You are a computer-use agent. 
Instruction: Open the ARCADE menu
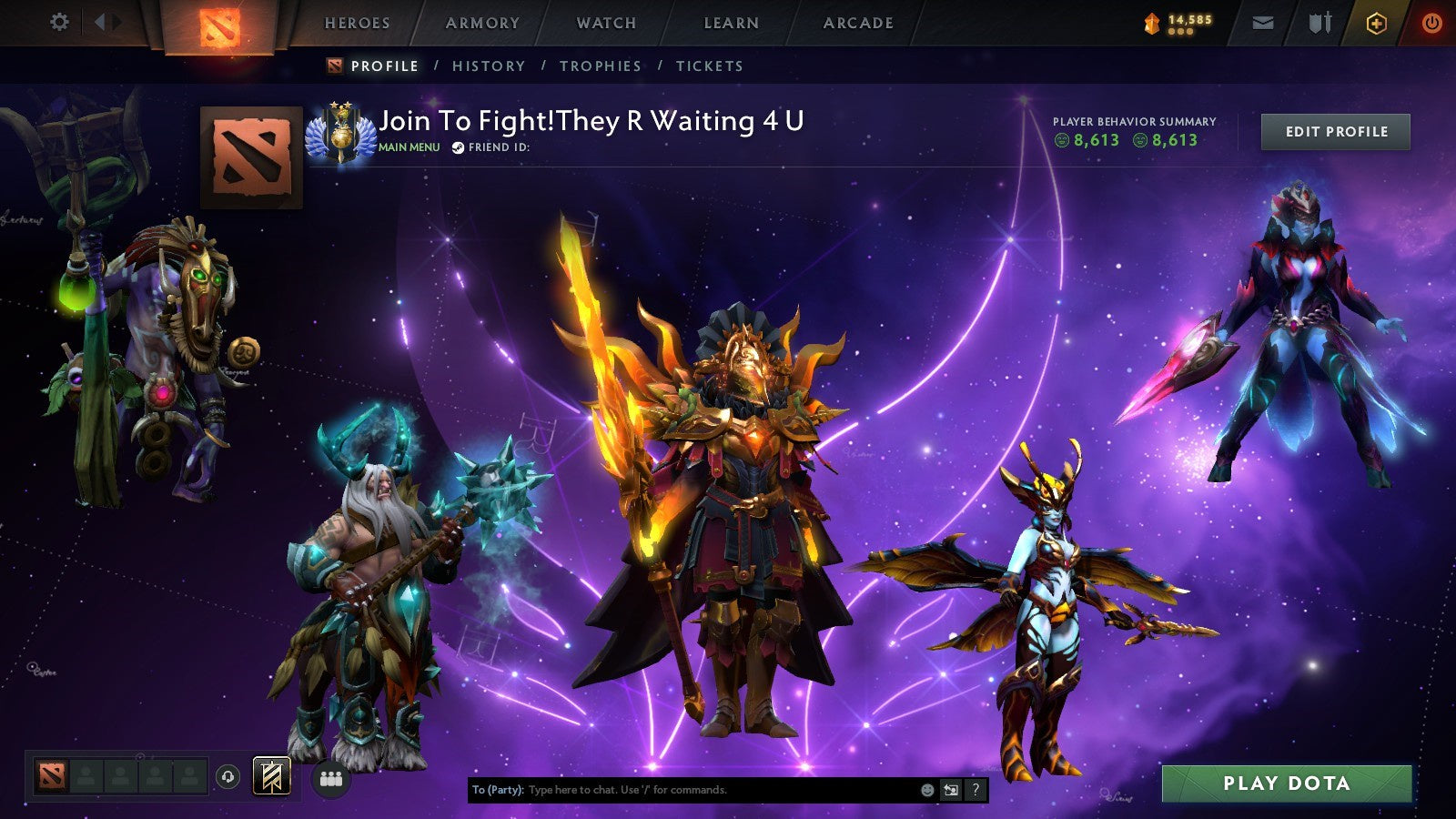point(857,24)
